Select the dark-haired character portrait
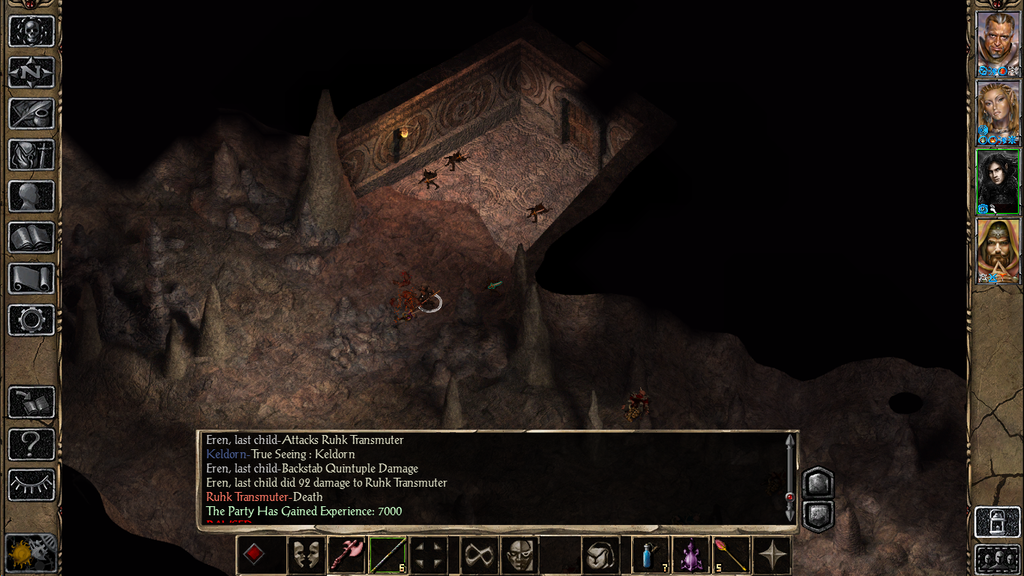Screen dimensions: 1024x576 click(x=997, y=180)
